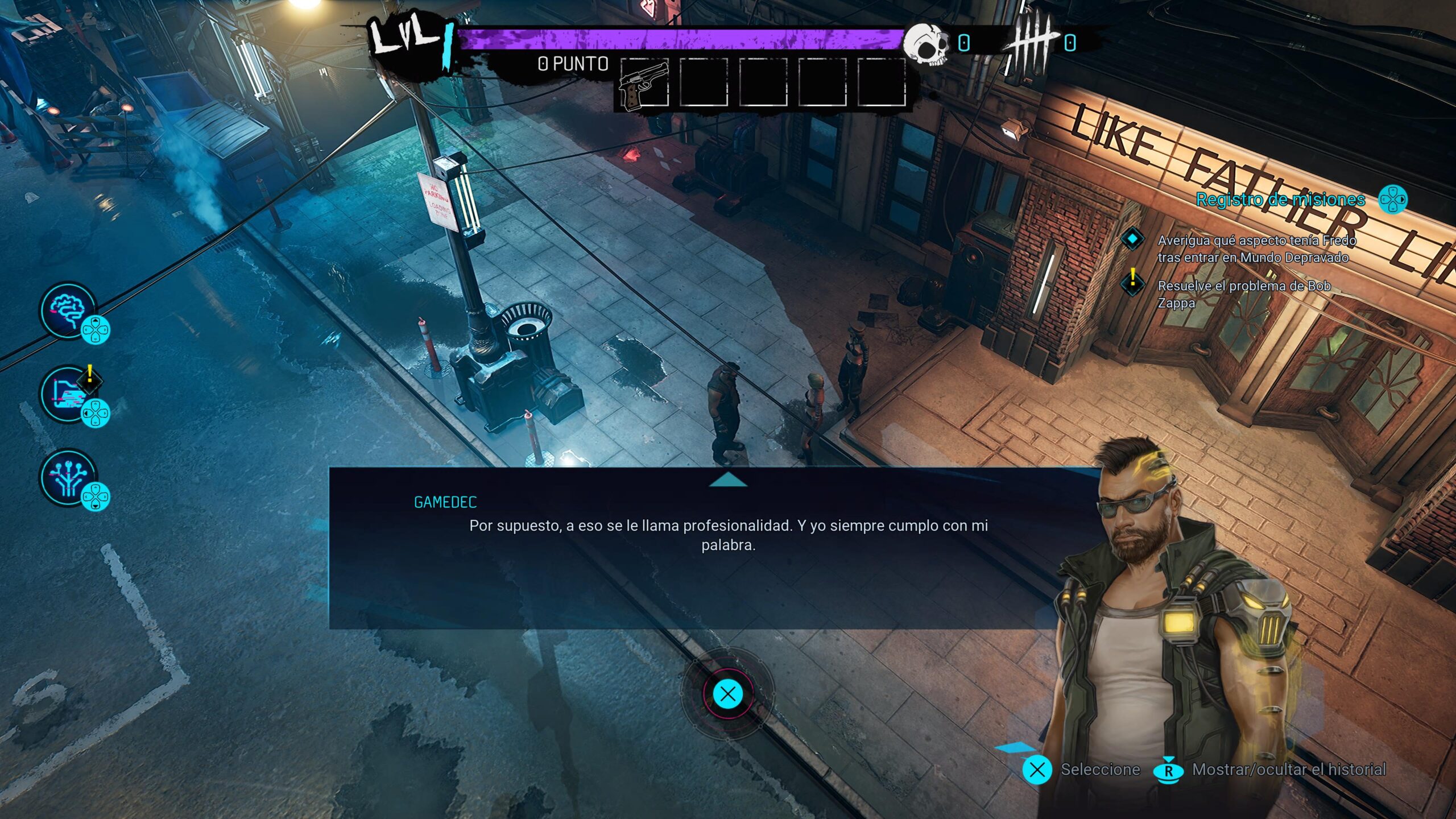This screenshot has width=1456, height=819.
Task: Open the brain-shaped deduction icon
Action: (68, 311)
